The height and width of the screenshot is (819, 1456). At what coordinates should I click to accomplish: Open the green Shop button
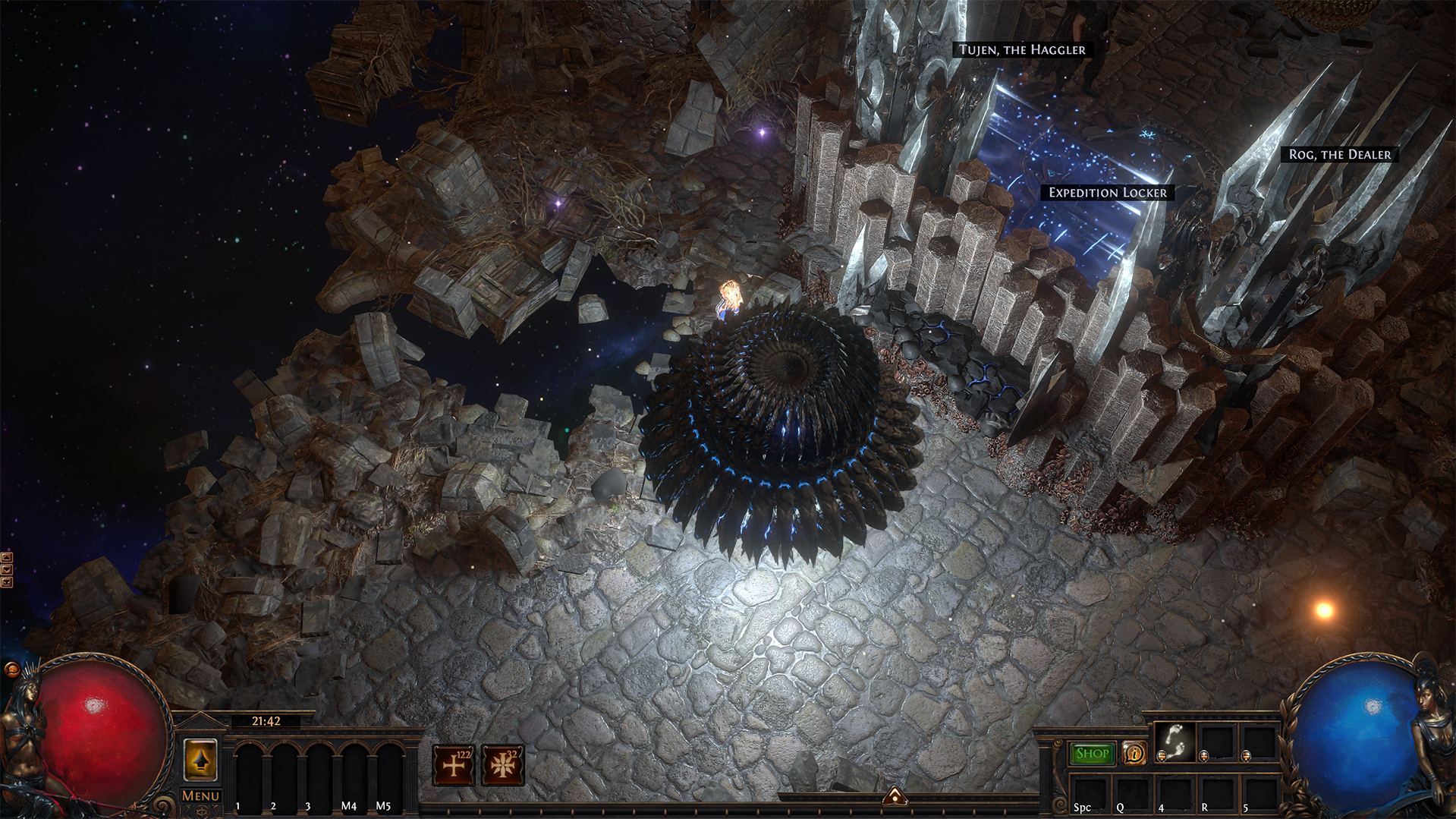point(1092,754)
